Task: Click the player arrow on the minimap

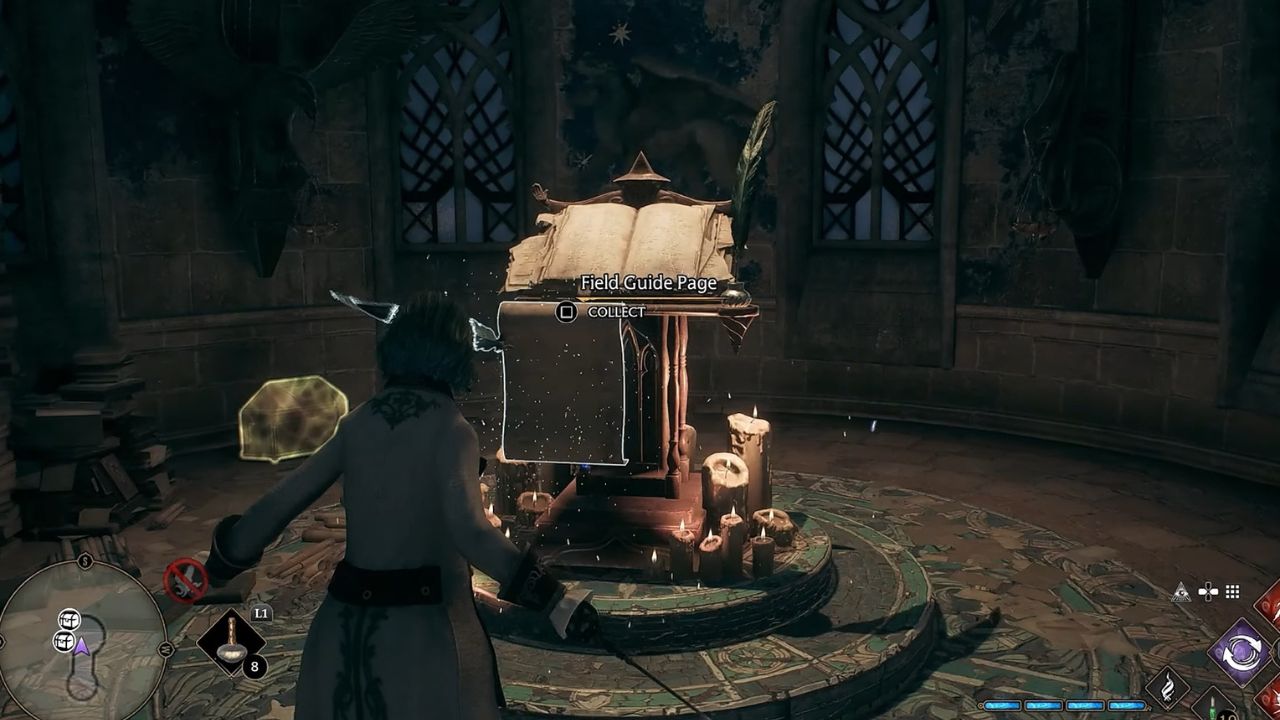Action: click(x=81, y=647)
